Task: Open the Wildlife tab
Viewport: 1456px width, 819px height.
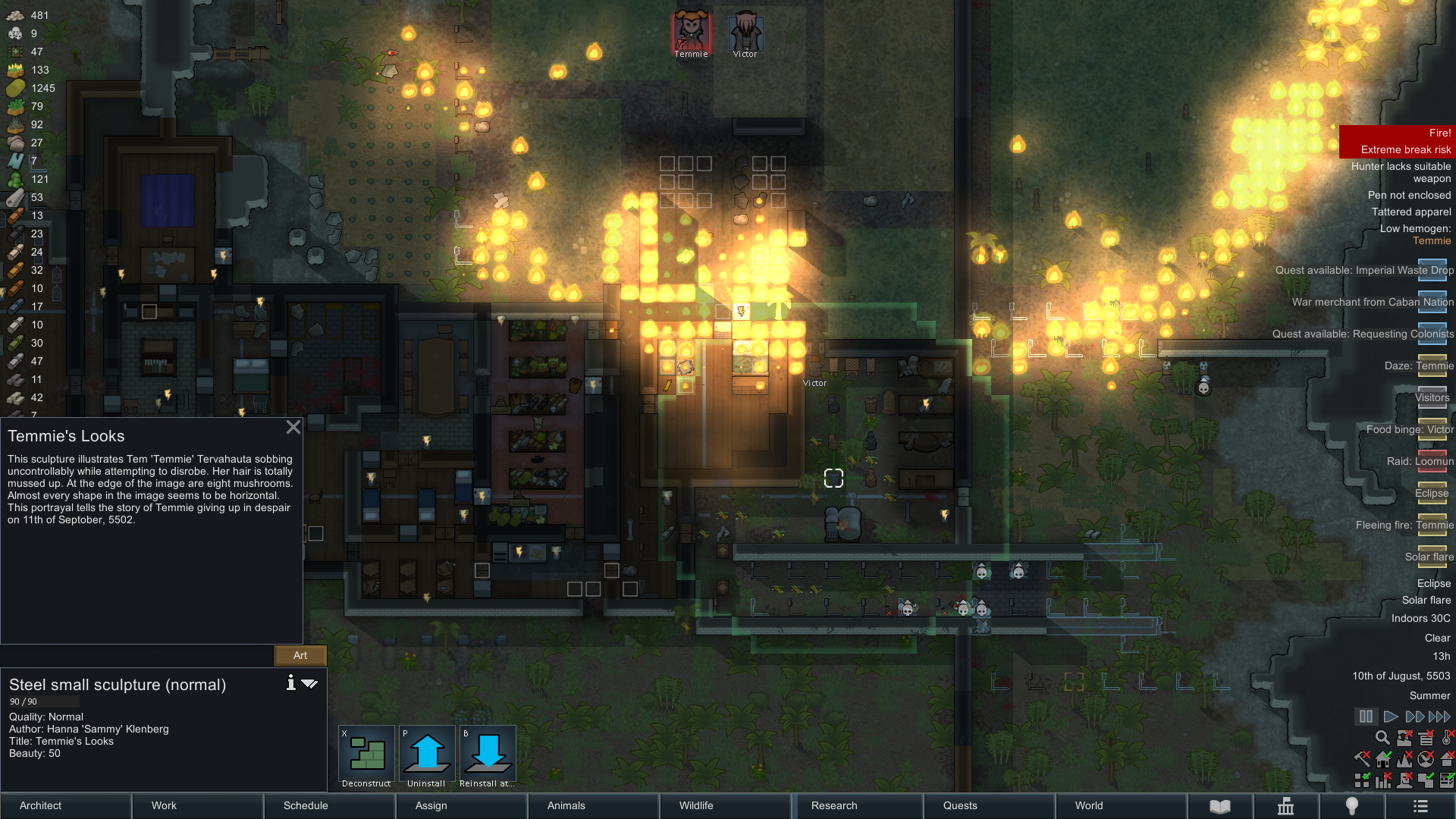Action: [726, 805]
